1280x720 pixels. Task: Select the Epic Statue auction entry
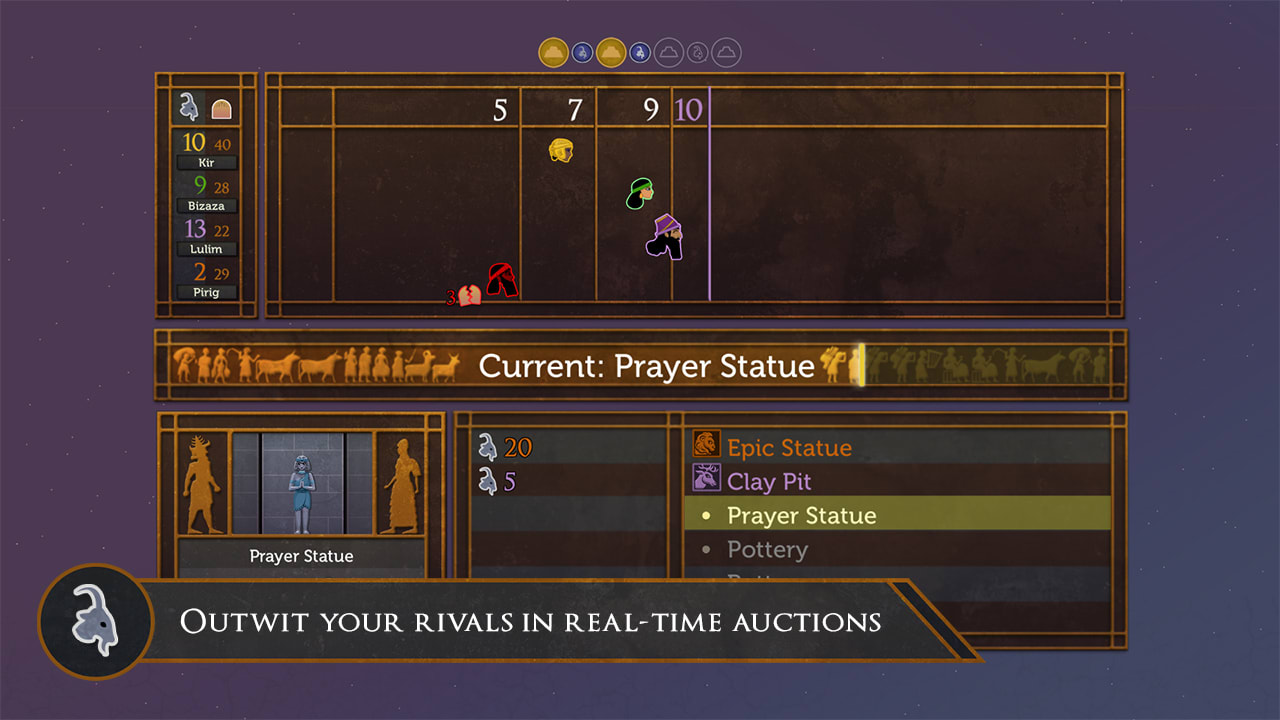pyautogui.click(x=789, y=447)
